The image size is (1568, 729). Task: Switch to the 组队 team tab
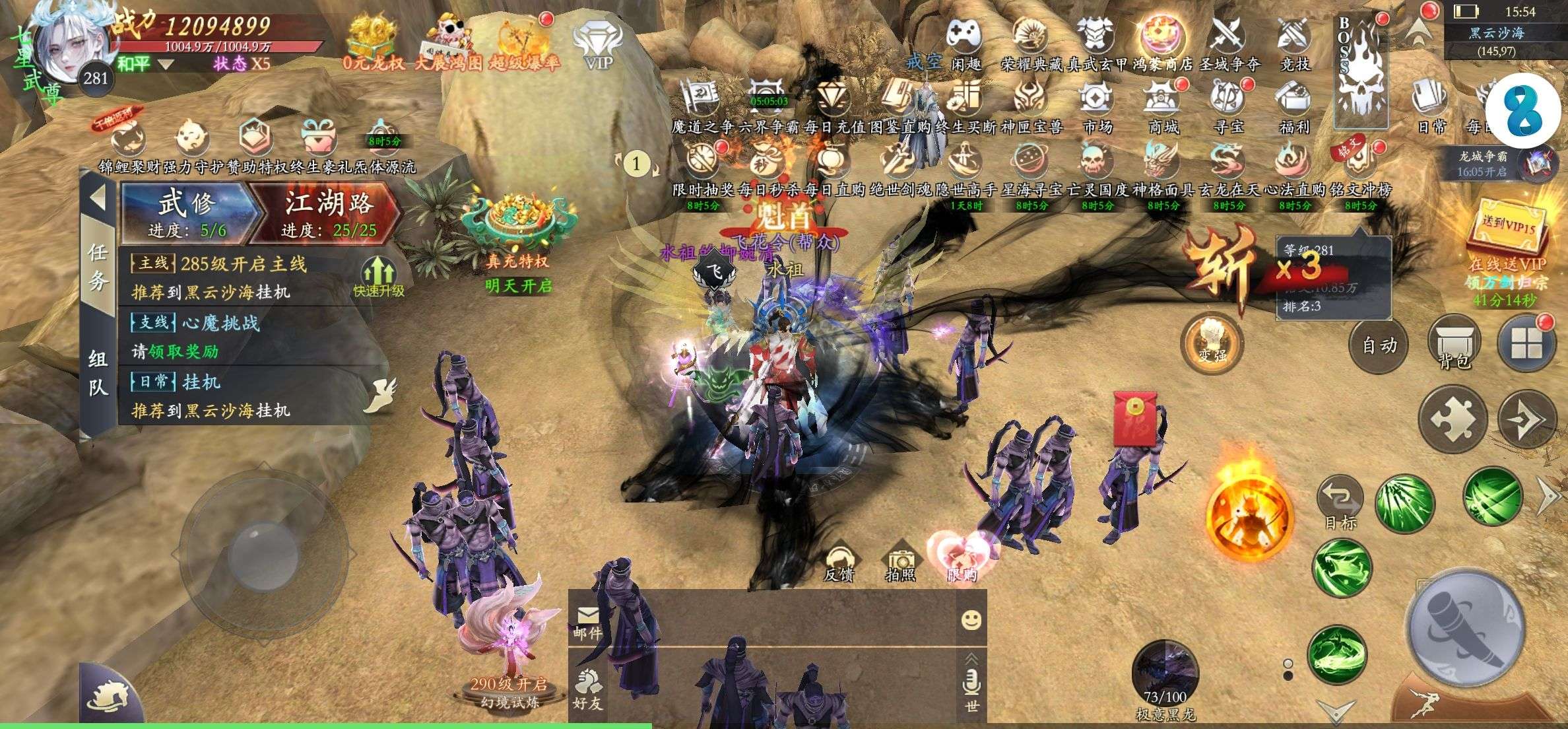[x=98, y=373]
